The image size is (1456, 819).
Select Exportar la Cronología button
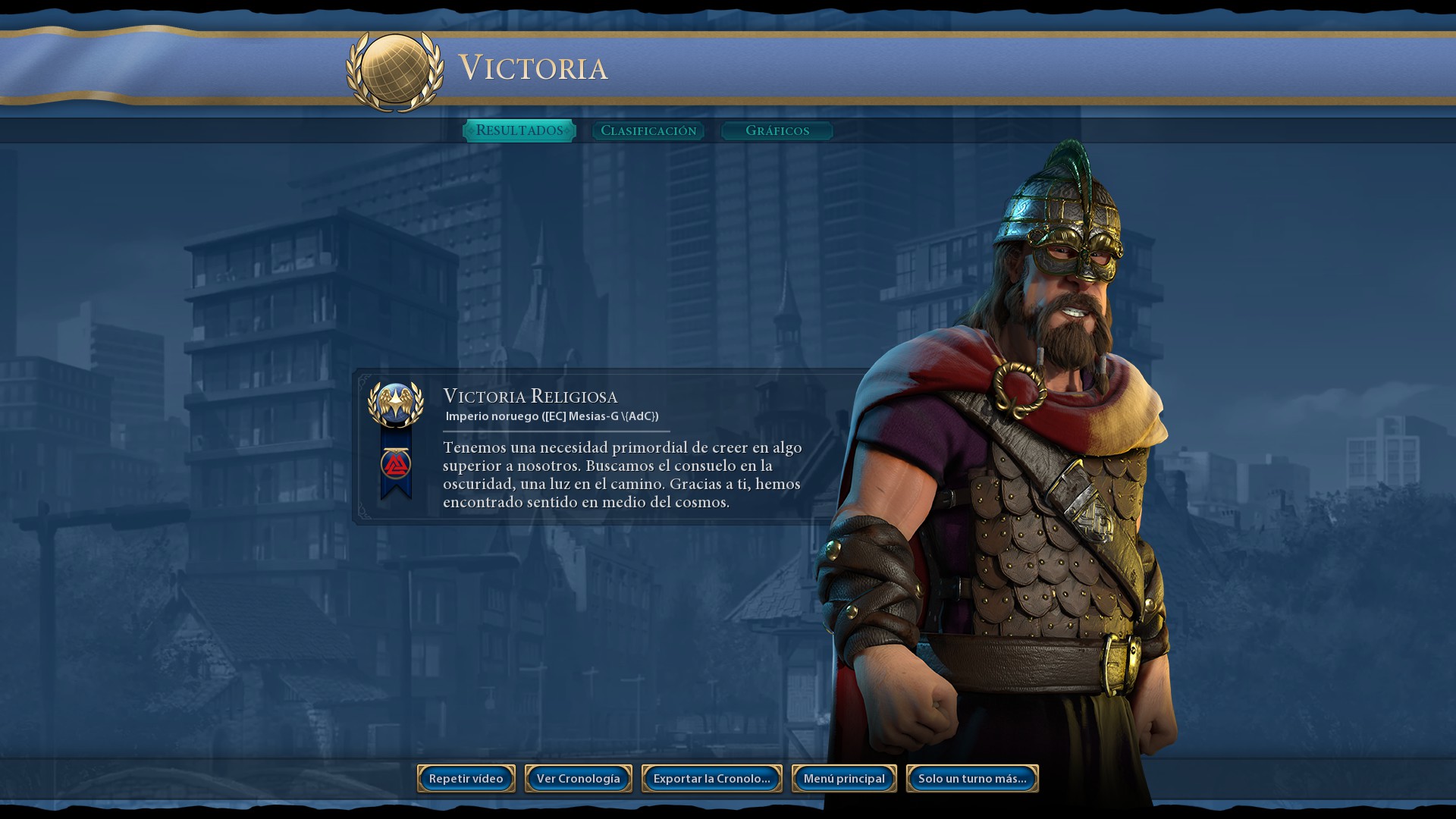tap(711, 779)
